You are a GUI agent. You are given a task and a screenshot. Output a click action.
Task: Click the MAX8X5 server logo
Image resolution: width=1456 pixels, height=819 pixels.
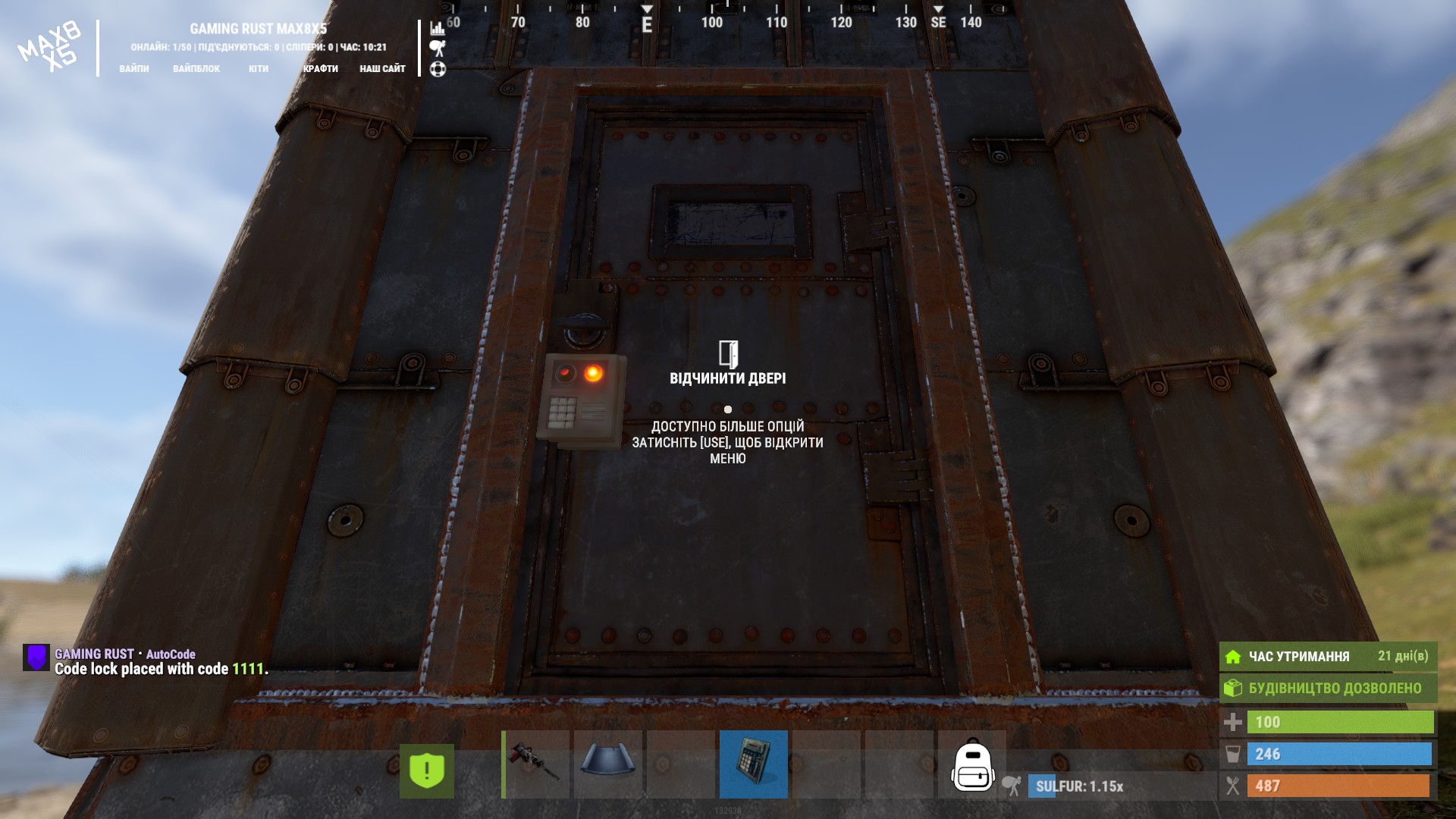click(50, 47)
